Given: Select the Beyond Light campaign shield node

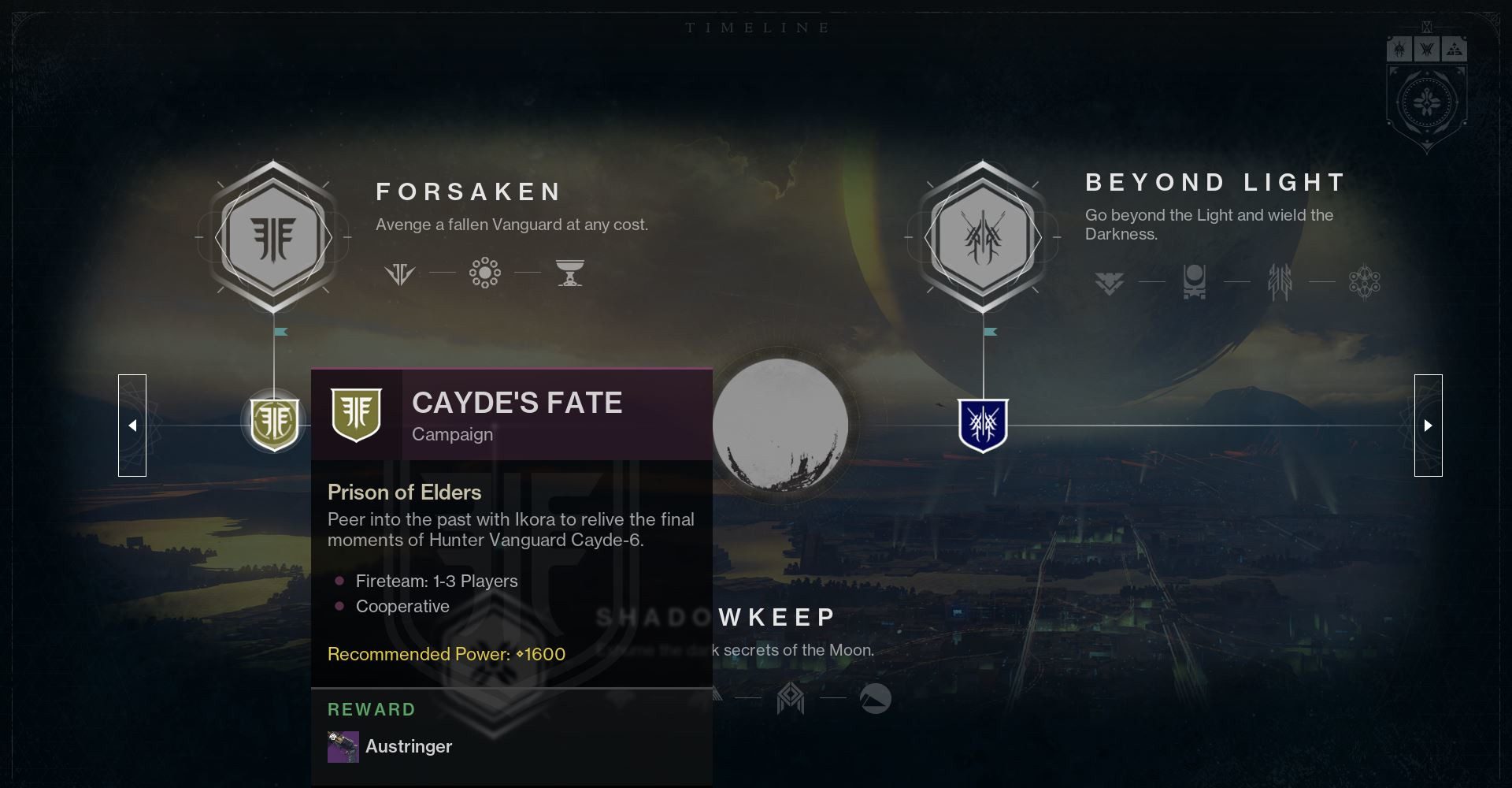Looking at the screenshot, I should [x=983, y=425].
